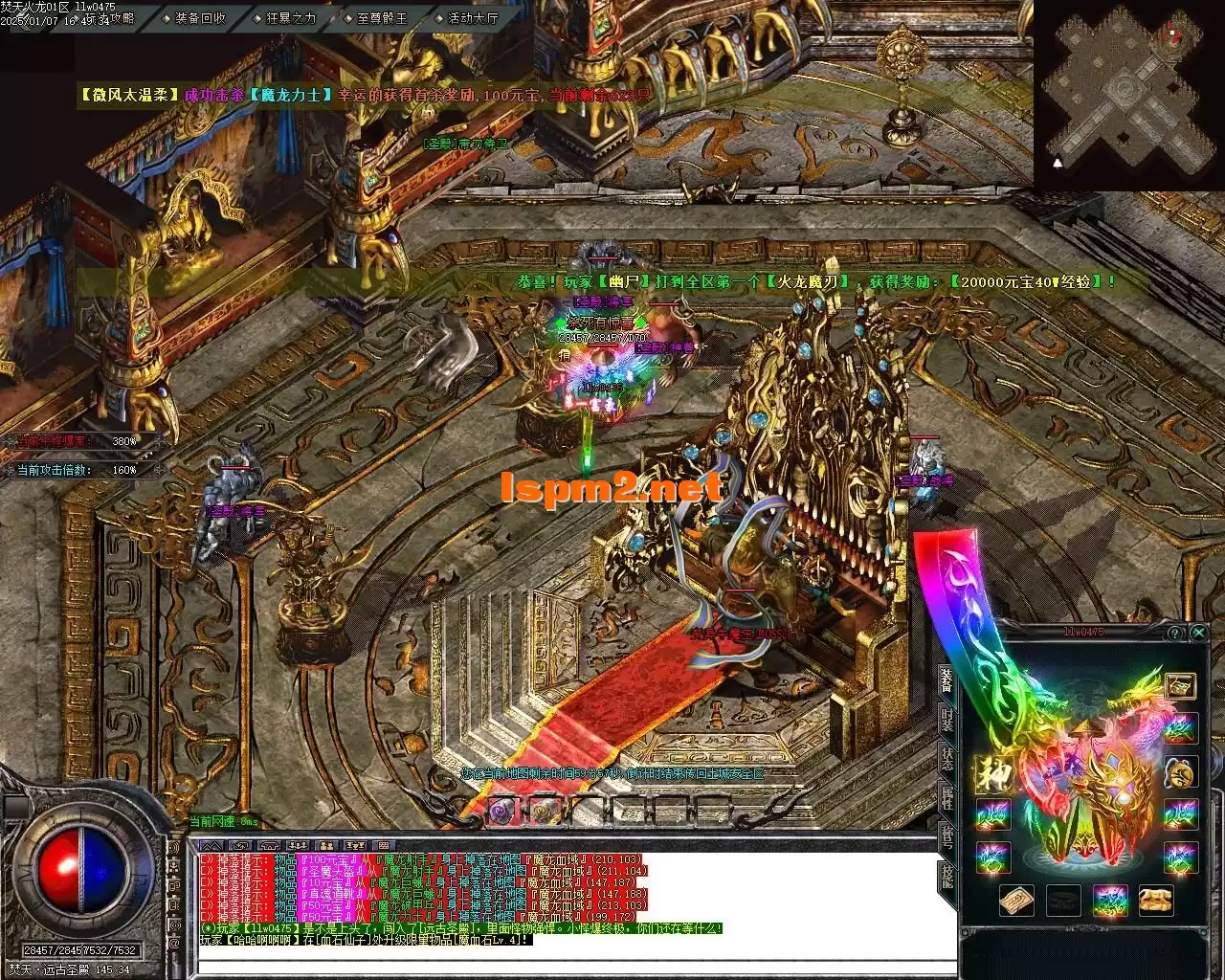This screenshot has width=1225, height=980.
Task: Use the purple swirl hotbar item
Action: (501, 811)
